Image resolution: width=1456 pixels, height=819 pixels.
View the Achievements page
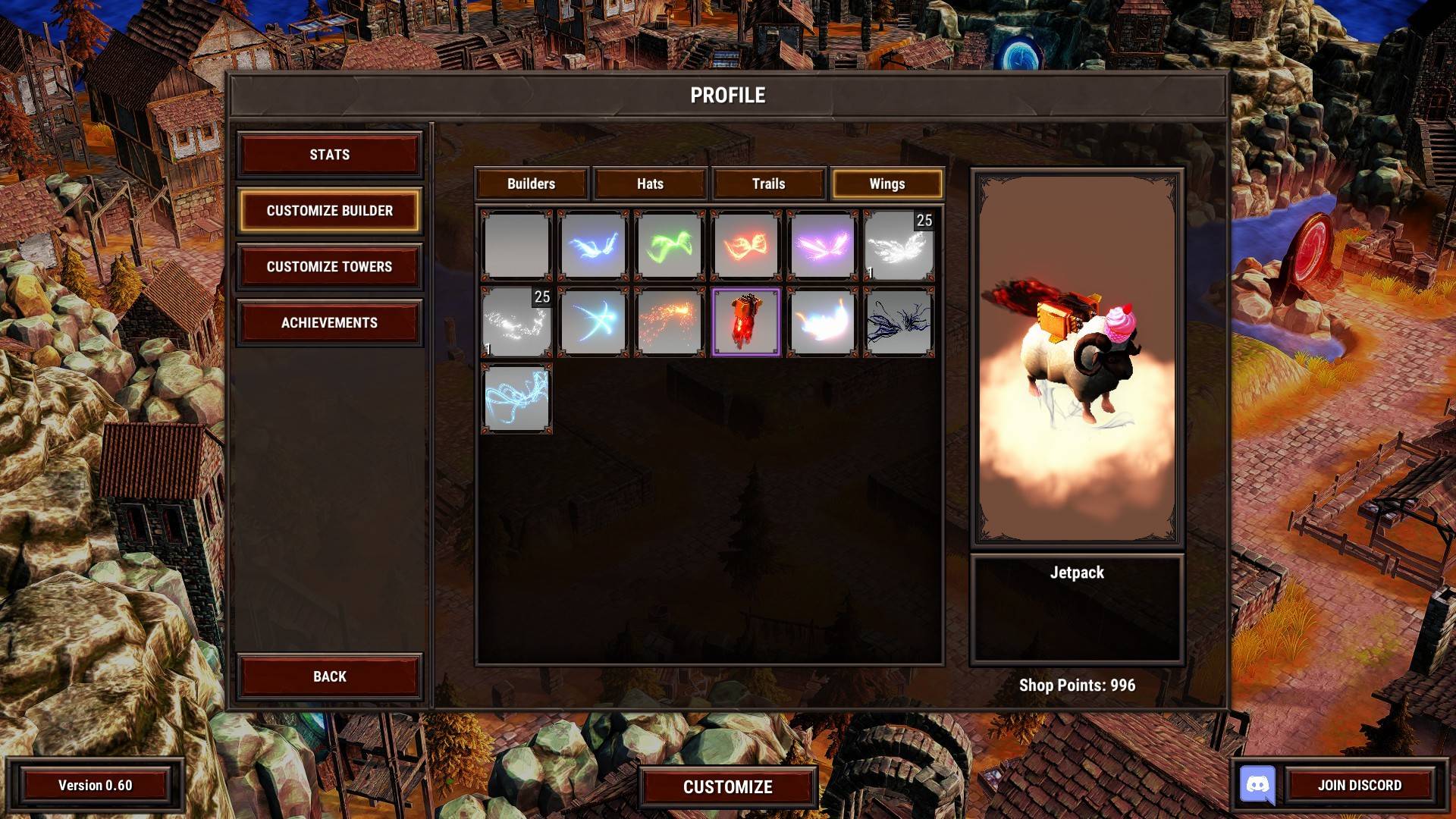click(x=329, y=323)
